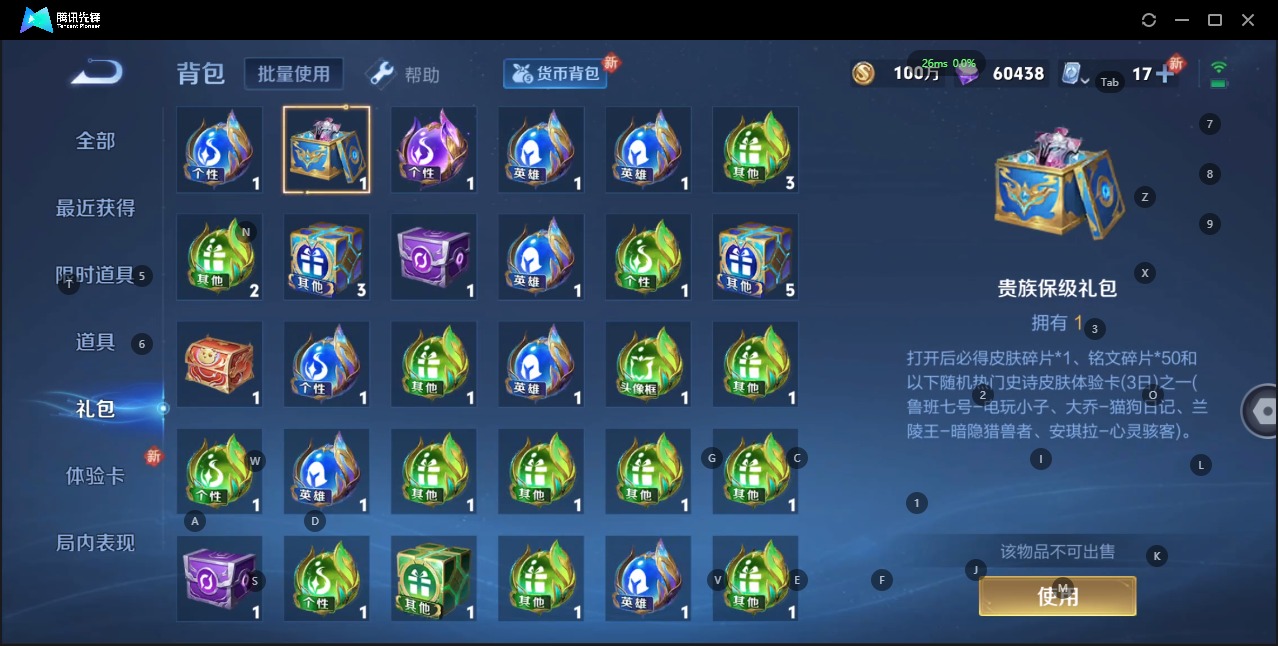
Task: Close the emulator window
Action: pyautogui.click(x=1248, y=20)
